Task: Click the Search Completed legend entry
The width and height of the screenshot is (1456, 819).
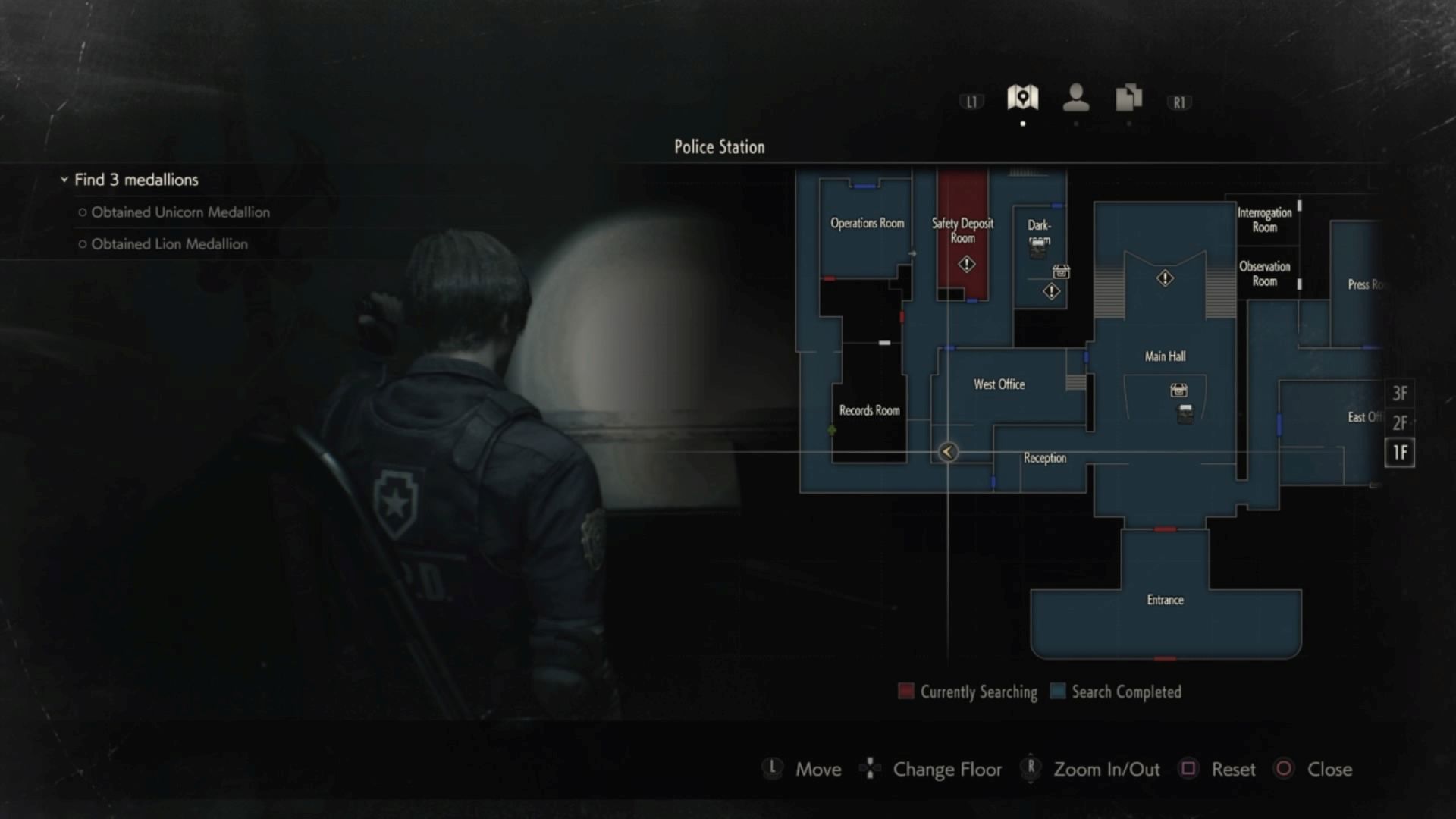Action: point(1116,692)
